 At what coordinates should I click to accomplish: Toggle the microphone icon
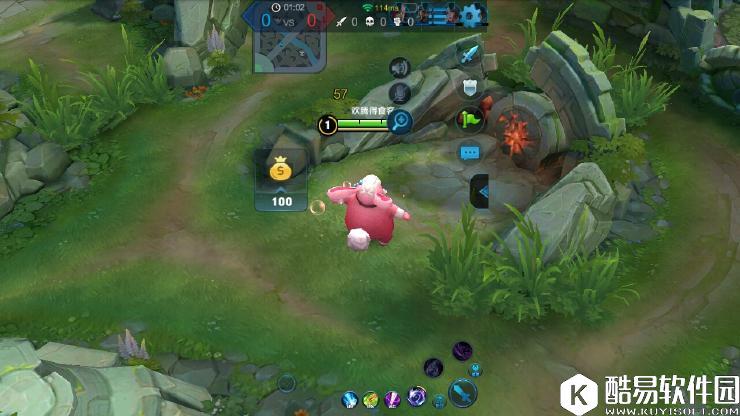coord(400,93)
